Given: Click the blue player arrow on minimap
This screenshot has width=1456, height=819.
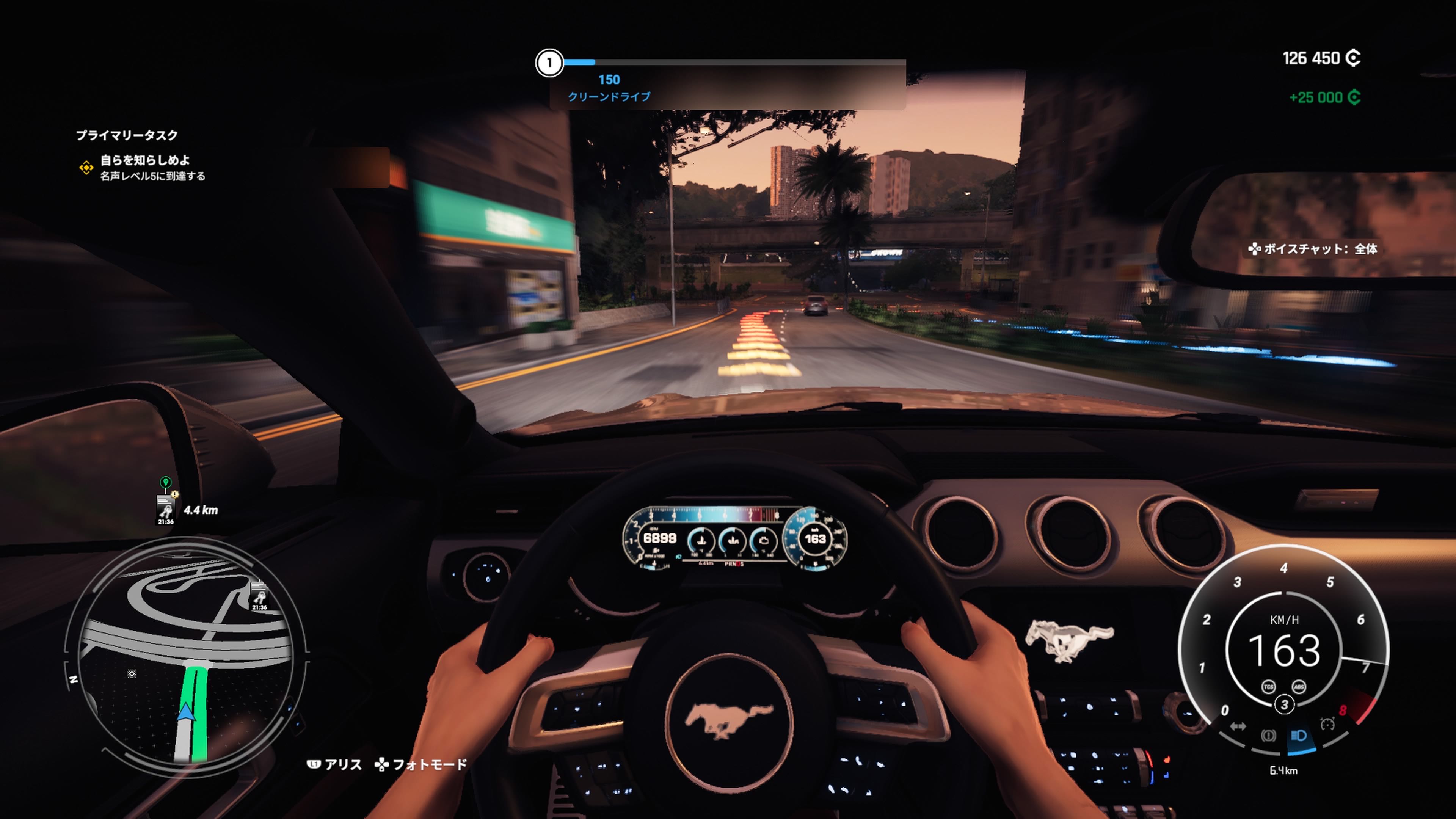Looking at the screenshot, I should (186, 712).
